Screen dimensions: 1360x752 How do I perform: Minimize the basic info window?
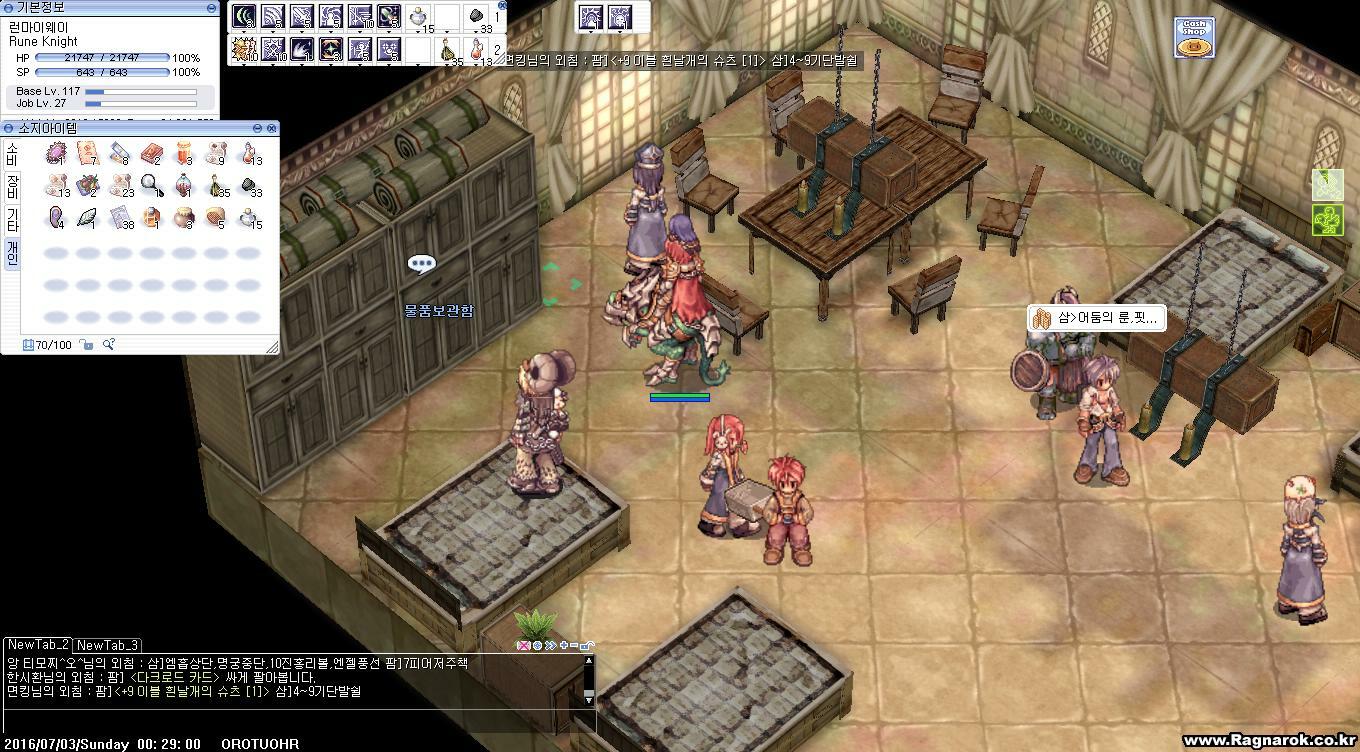coord(212,7)
